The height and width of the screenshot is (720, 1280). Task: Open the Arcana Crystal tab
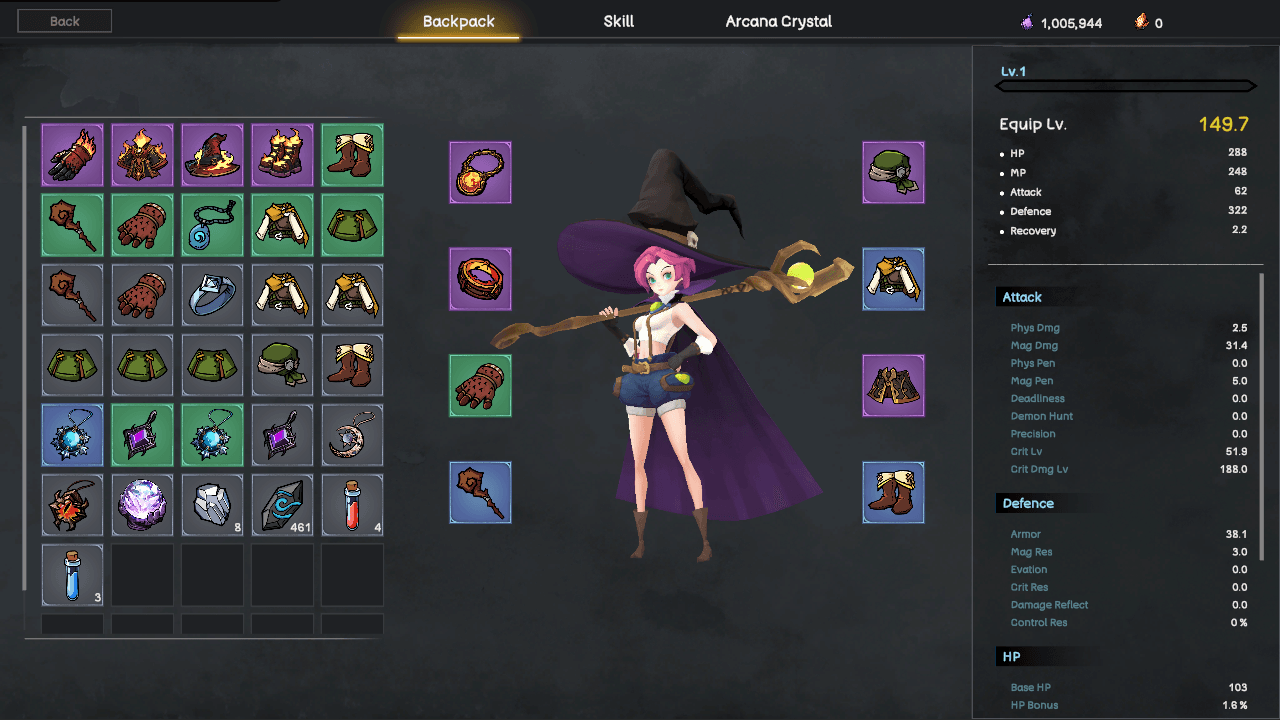pos(778,20)
